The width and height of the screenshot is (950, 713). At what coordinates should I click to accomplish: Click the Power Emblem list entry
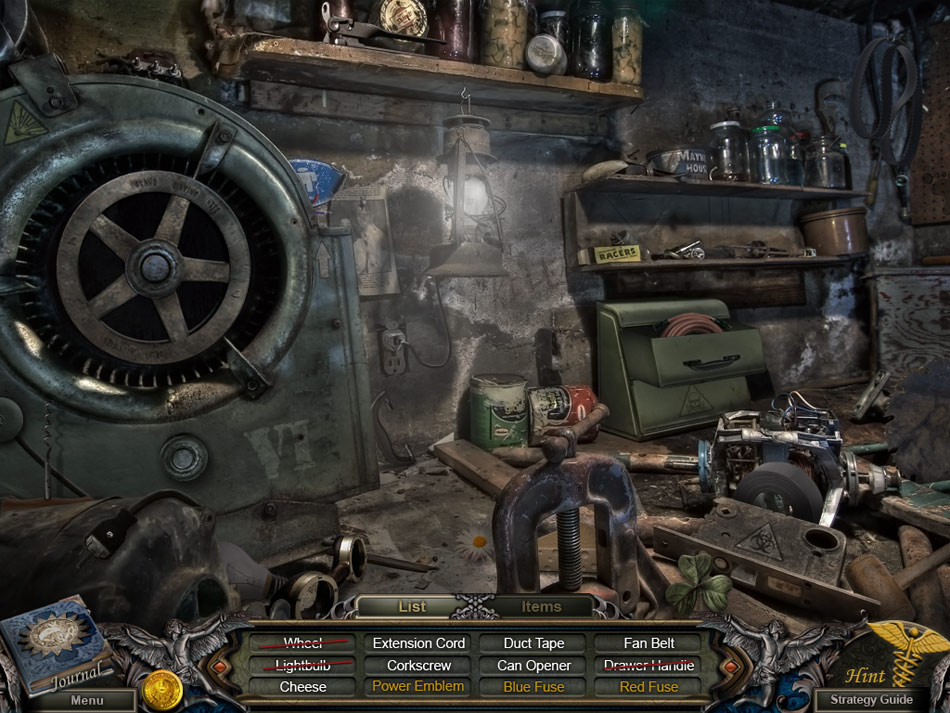coord(418,687)
